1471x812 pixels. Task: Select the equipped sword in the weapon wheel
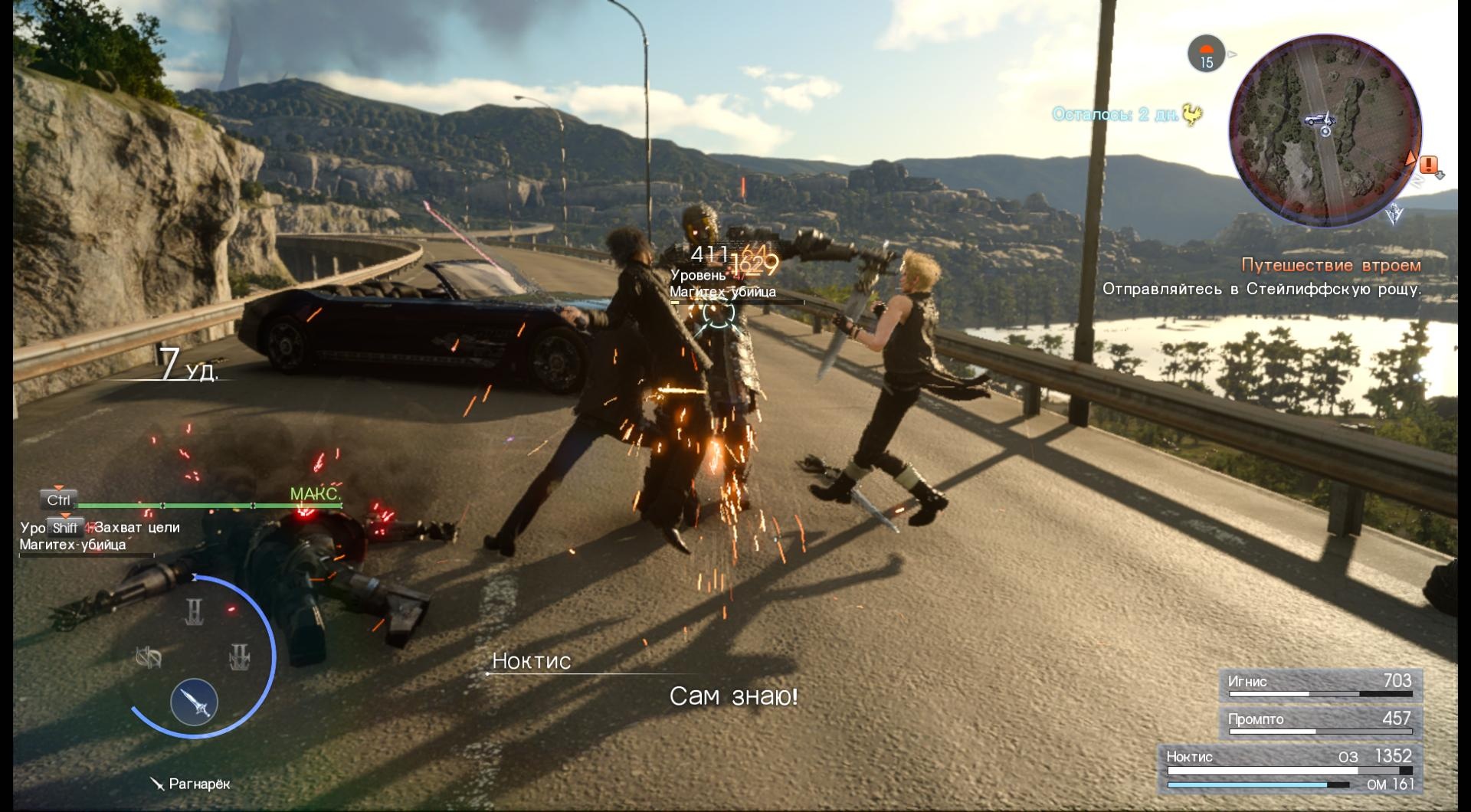coord(195,702)
